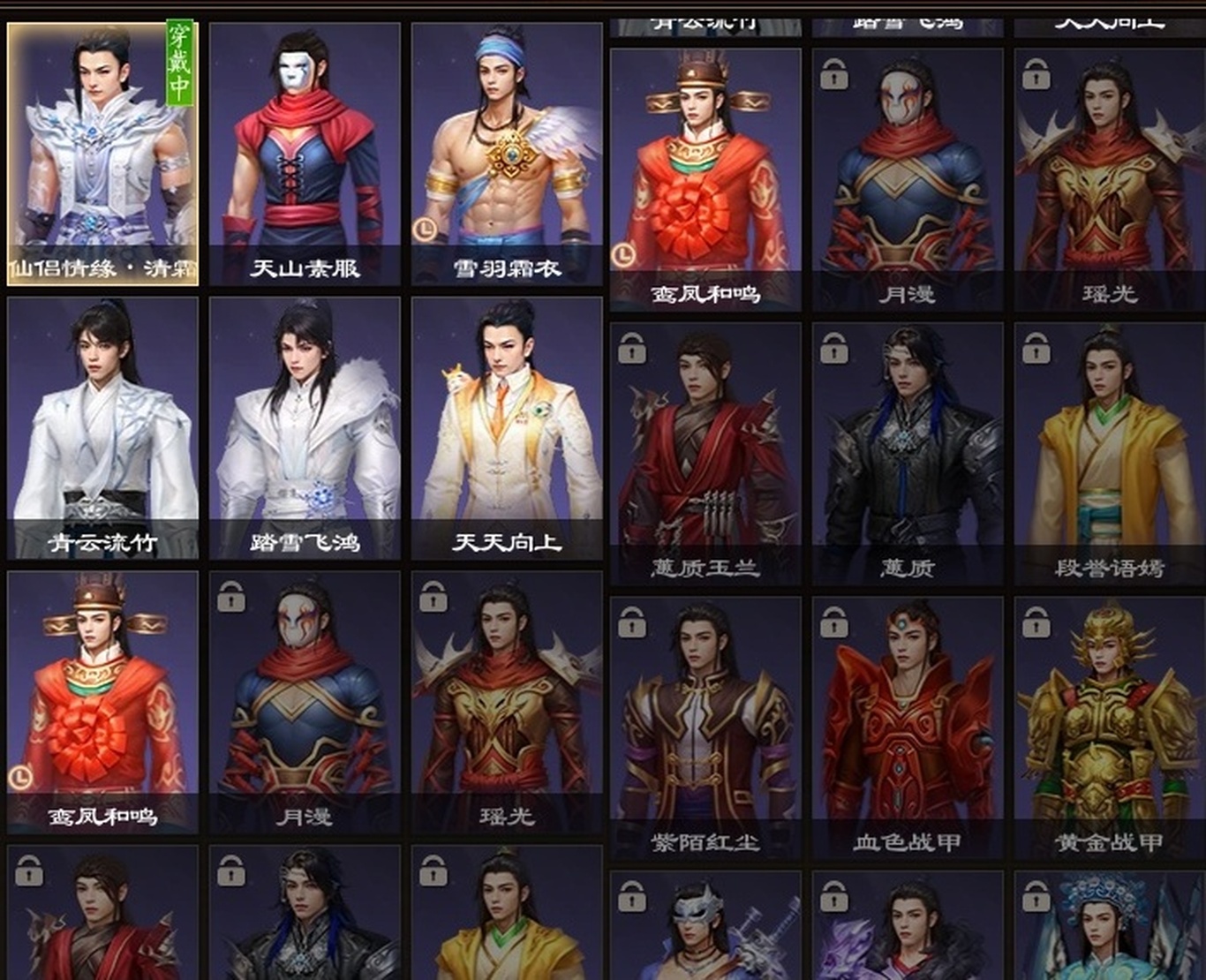Pick the locked 血色战甲 red armor
The height and width of the screenshot is (980, 1206).
pos(908,727)
